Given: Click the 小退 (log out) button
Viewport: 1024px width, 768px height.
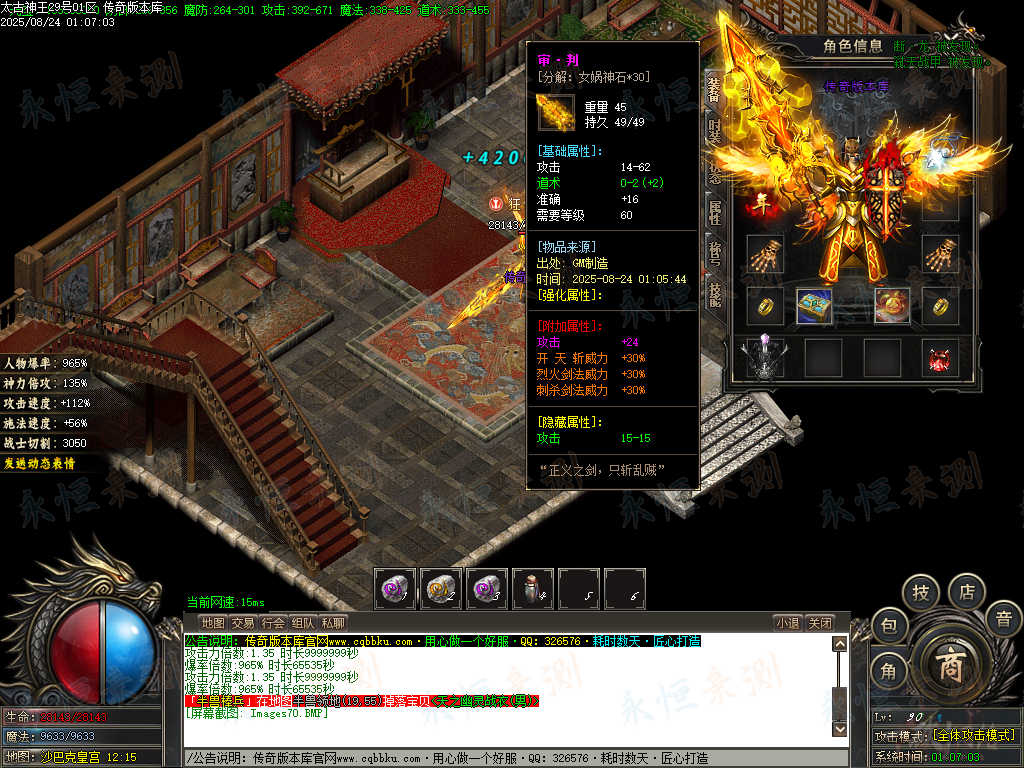Looking at the screenshot, I should tap(787, 623).
